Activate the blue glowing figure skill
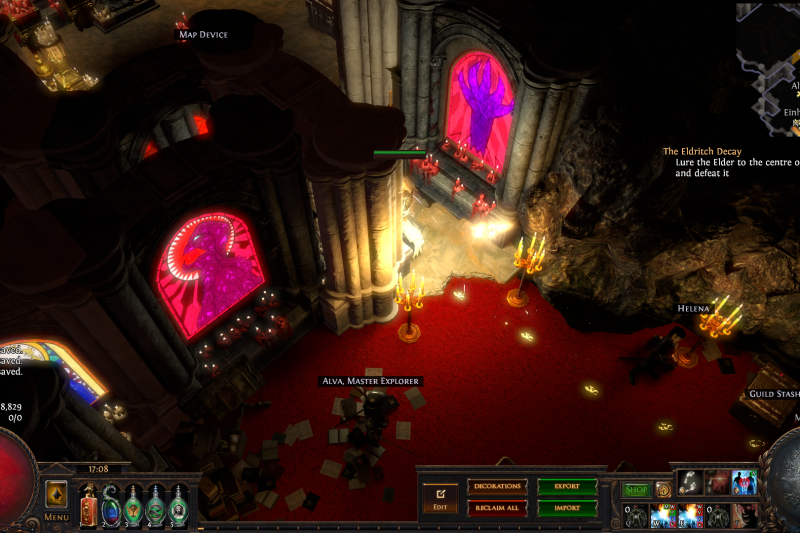This screenshot has height=533, width=800. click(744, 483)
